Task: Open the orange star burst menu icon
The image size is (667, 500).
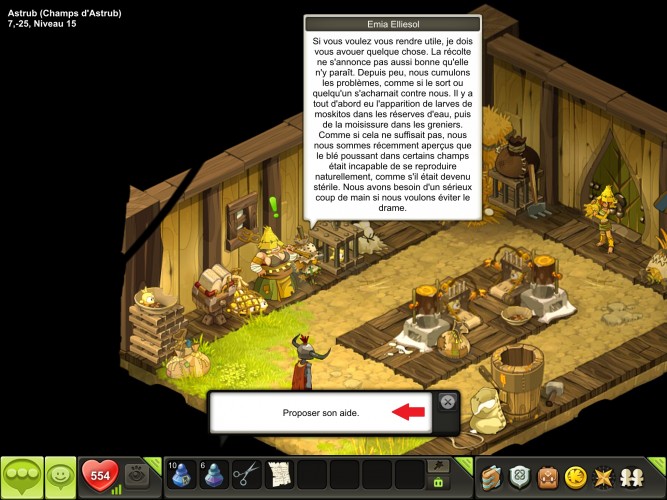Action: 605,476
